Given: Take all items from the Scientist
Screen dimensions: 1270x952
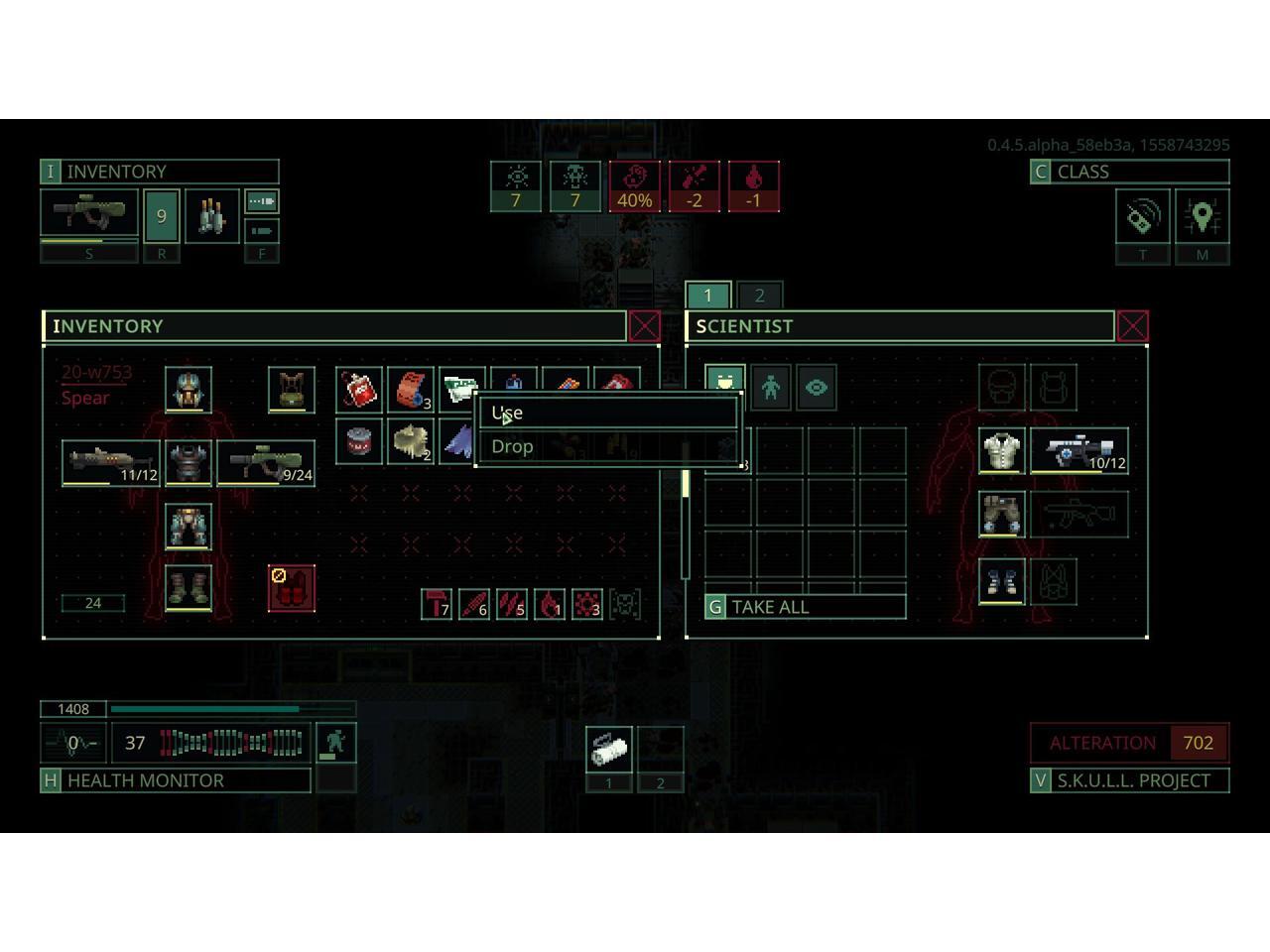Looking at the screenshot, I should click(x=806, y=607).
